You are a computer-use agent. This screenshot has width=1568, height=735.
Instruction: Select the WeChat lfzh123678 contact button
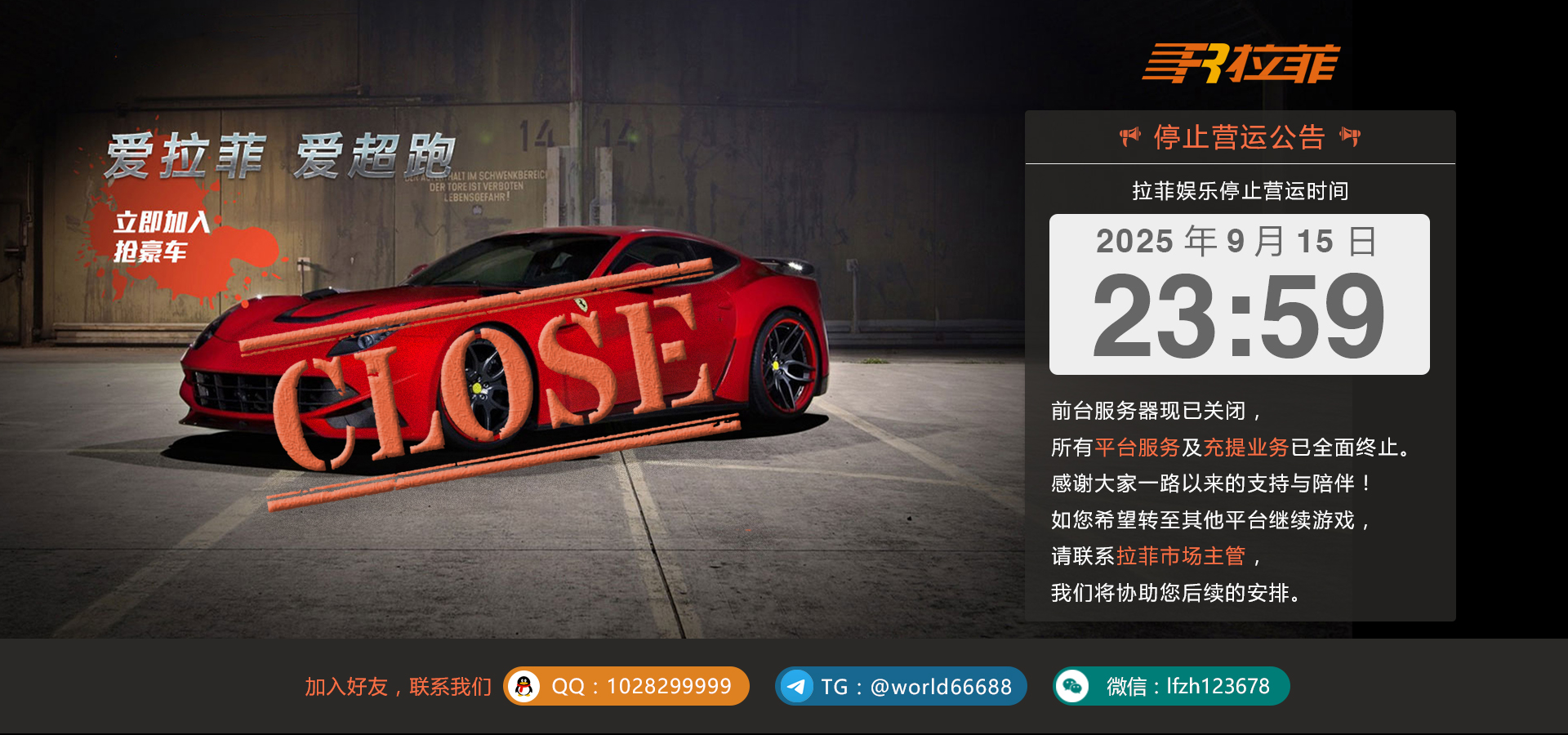pyautogui.click(x=1171, y=686)
